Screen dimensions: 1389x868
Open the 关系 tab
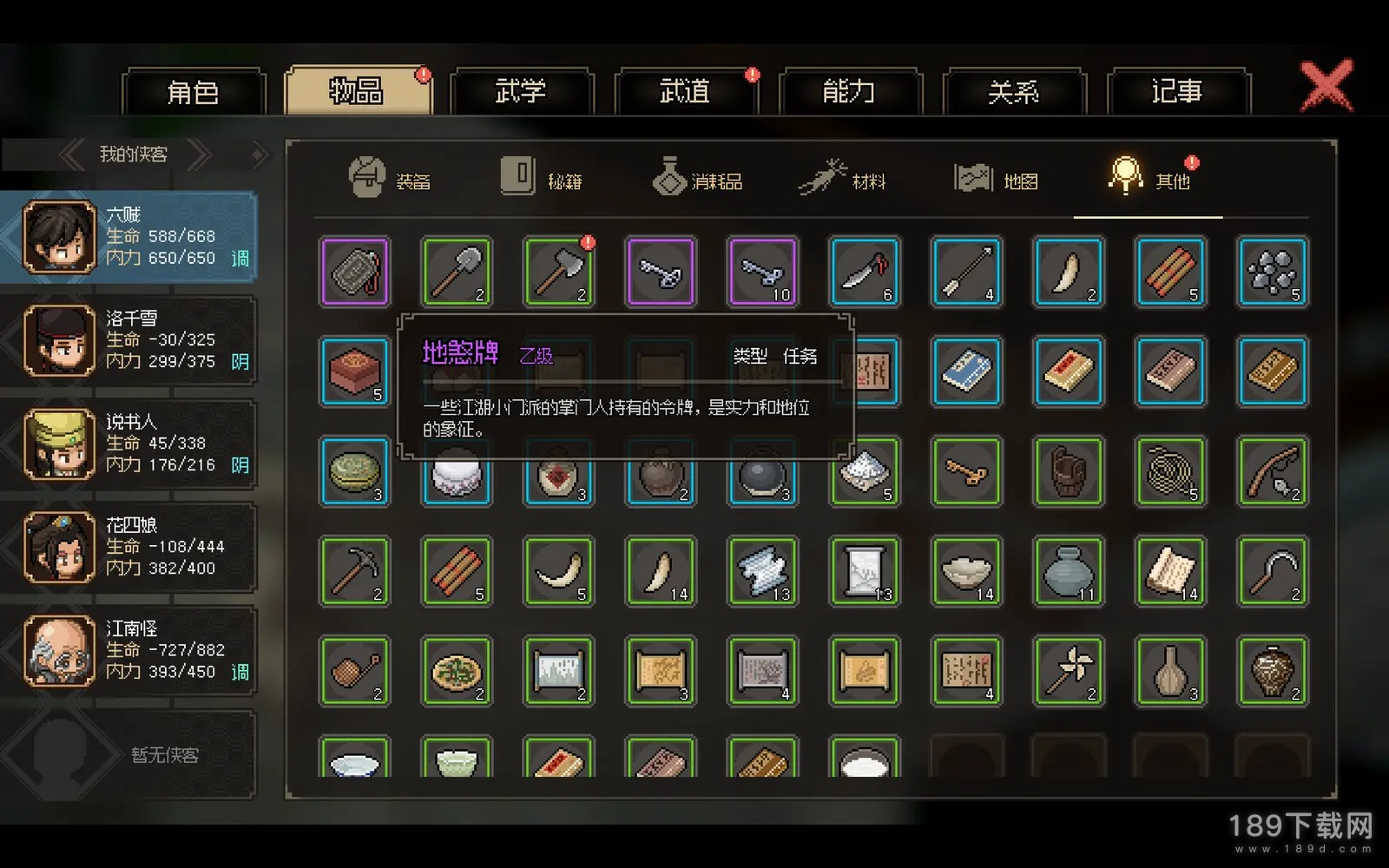point(1012,91)
